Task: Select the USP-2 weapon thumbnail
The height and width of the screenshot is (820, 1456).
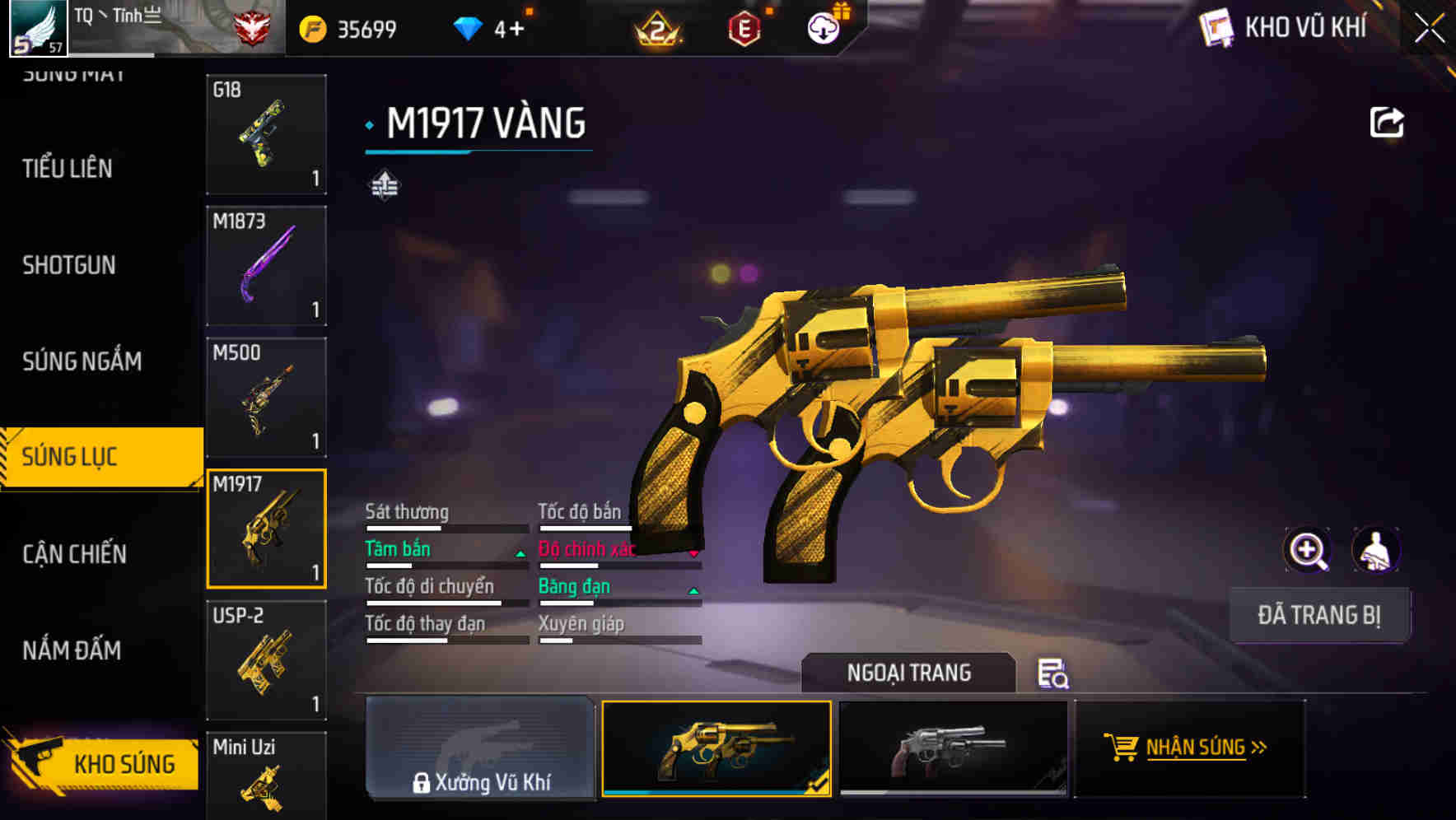Action: [266, 659]
